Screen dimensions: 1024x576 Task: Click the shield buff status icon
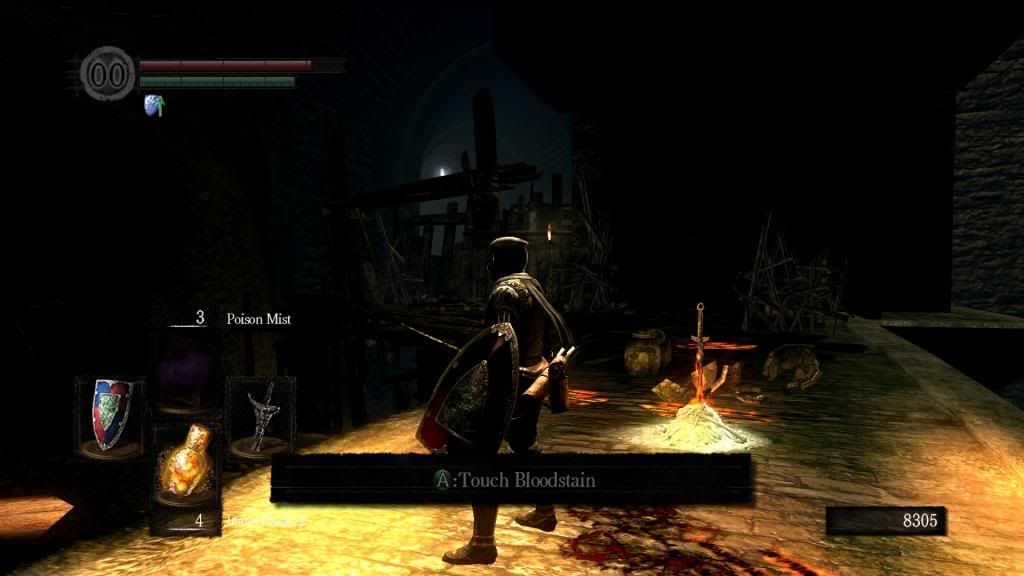(x=155, y=105)
